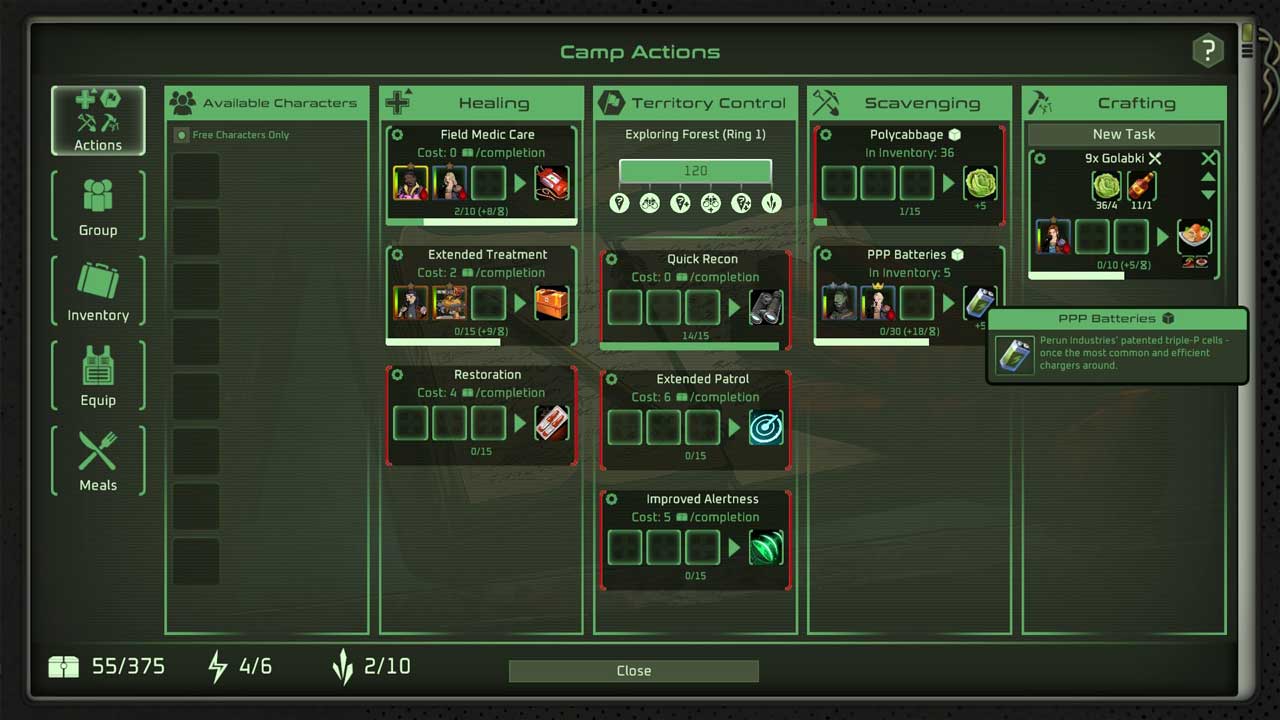Remove the 9x Golabki crafting task

click(x=1209, y=158)
